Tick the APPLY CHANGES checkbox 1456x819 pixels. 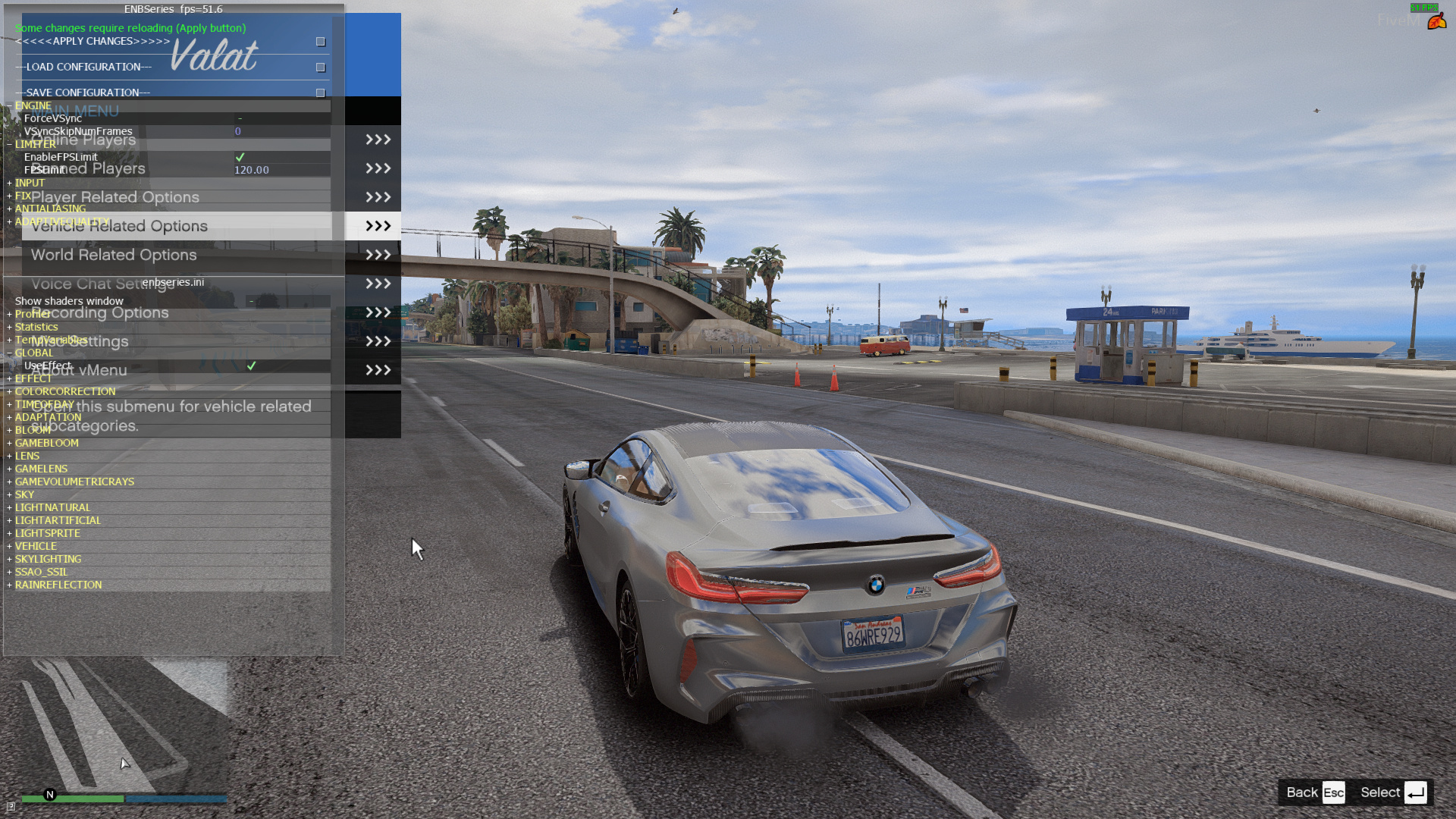pyautogui.click(x=321, y=42)
